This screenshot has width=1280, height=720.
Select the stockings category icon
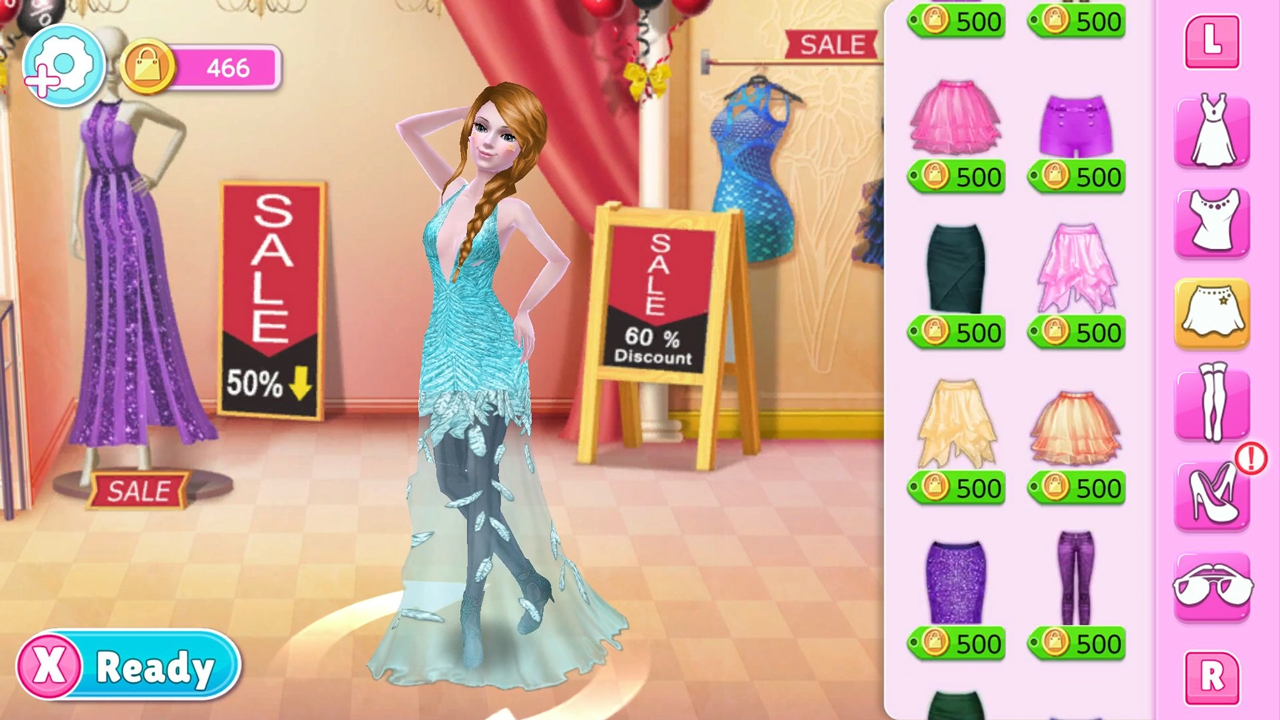pyautogui.click(x=1212, y=402)
